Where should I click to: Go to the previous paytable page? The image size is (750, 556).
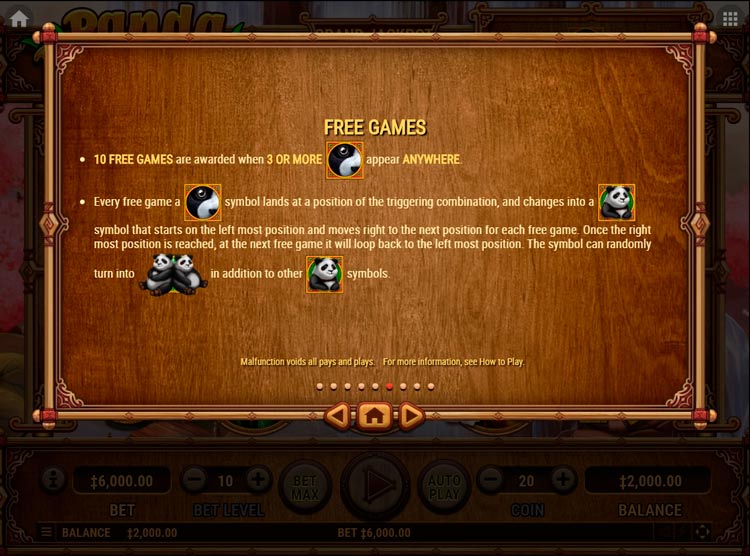click(x=338, y=414)
